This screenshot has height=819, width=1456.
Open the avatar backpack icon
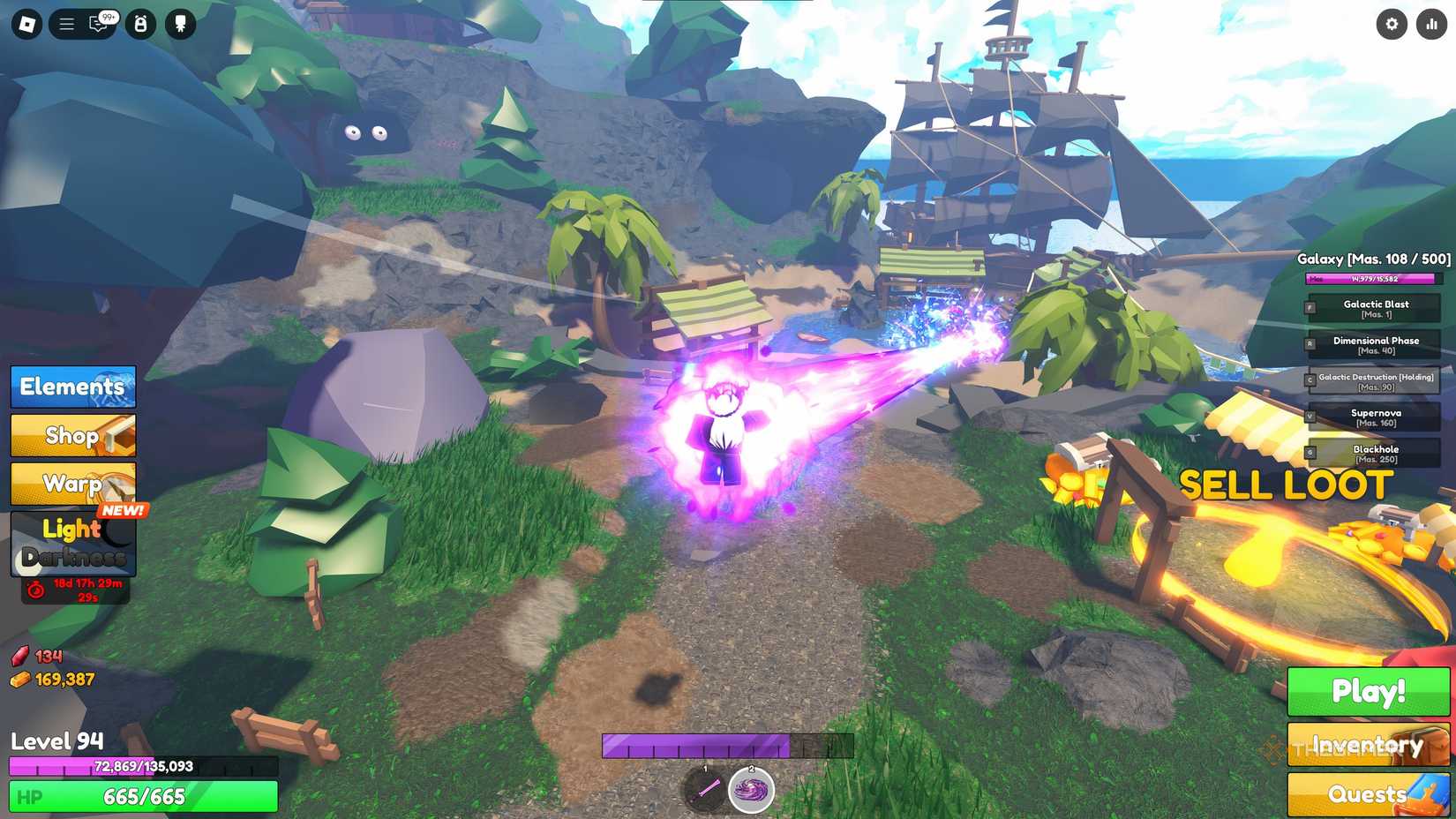139,24
